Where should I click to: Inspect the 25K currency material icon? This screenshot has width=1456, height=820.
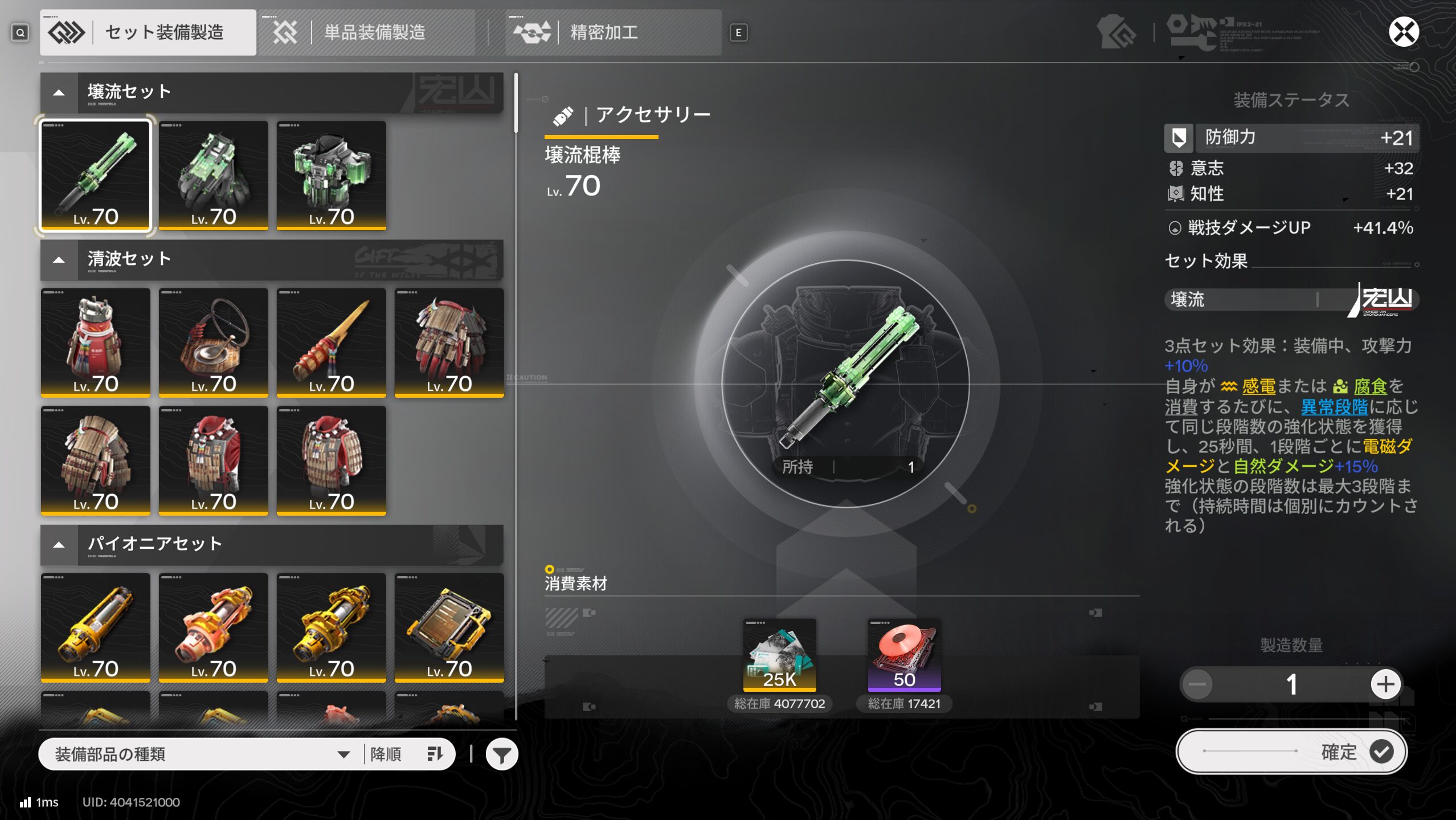coord(779,654)
